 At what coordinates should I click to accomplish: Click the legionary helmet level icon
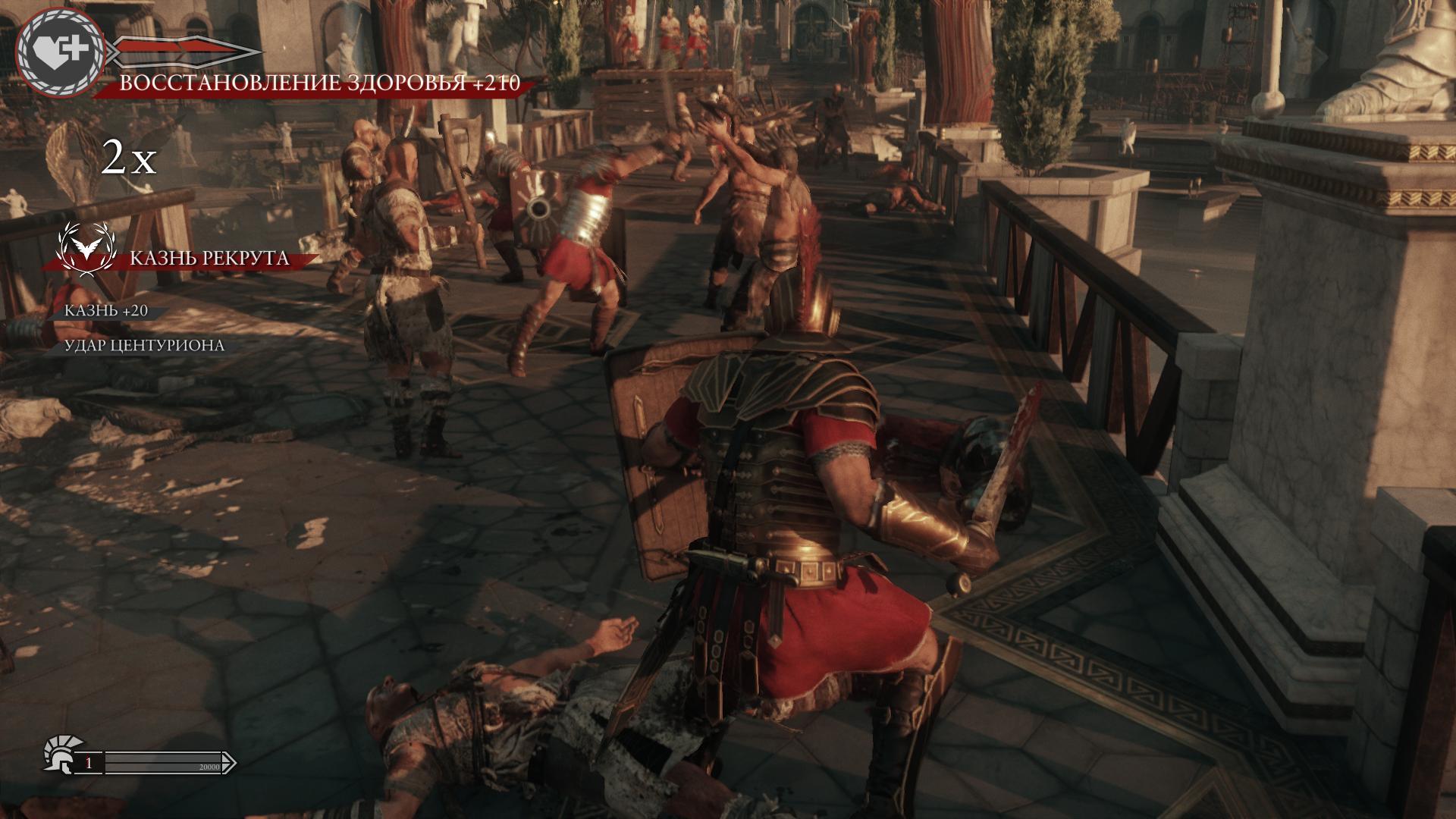click(x=59, y=755)
